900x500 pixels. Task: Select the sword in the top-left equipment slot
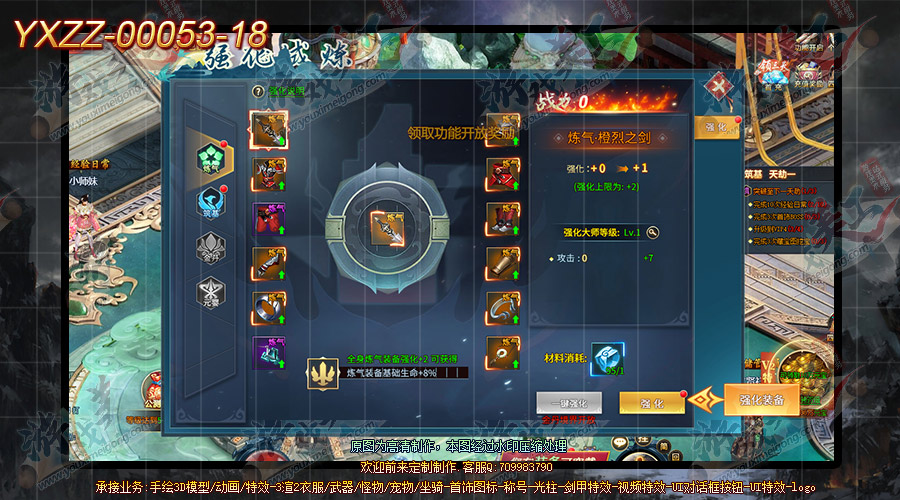[268, 129]
